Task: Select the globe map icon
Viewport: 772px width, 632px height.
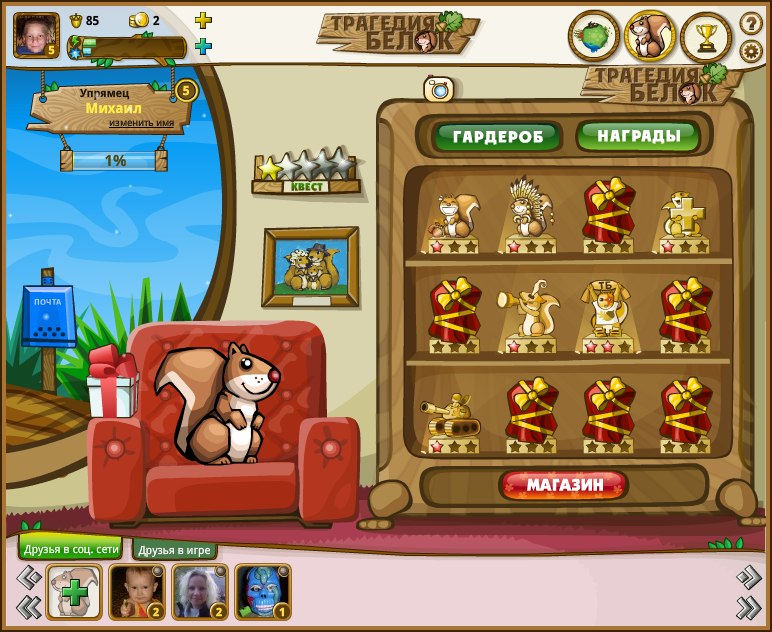Action: coord(594,37)
